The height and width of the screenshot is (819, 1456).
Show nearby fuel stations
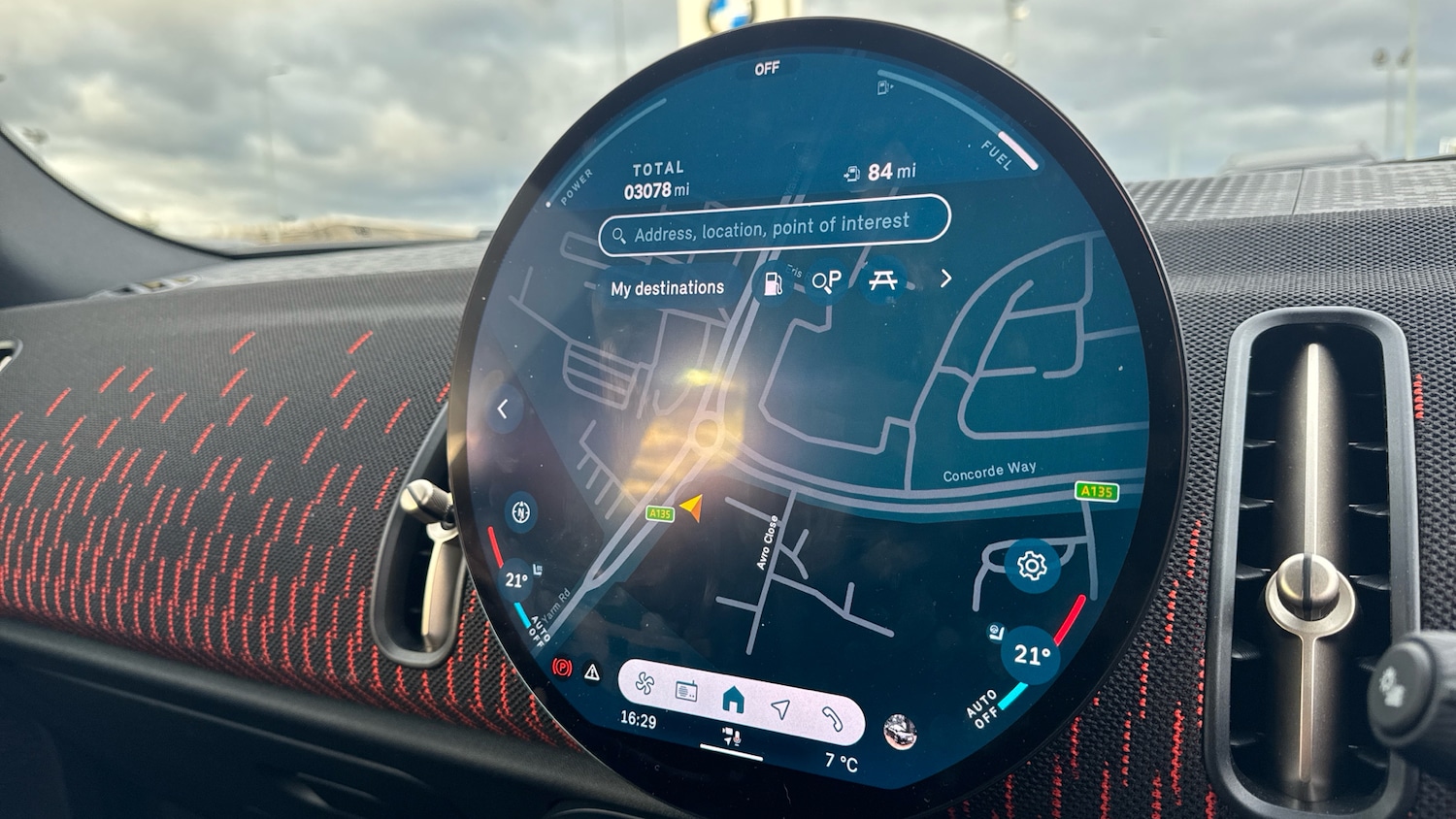click(x=773, y=283)
